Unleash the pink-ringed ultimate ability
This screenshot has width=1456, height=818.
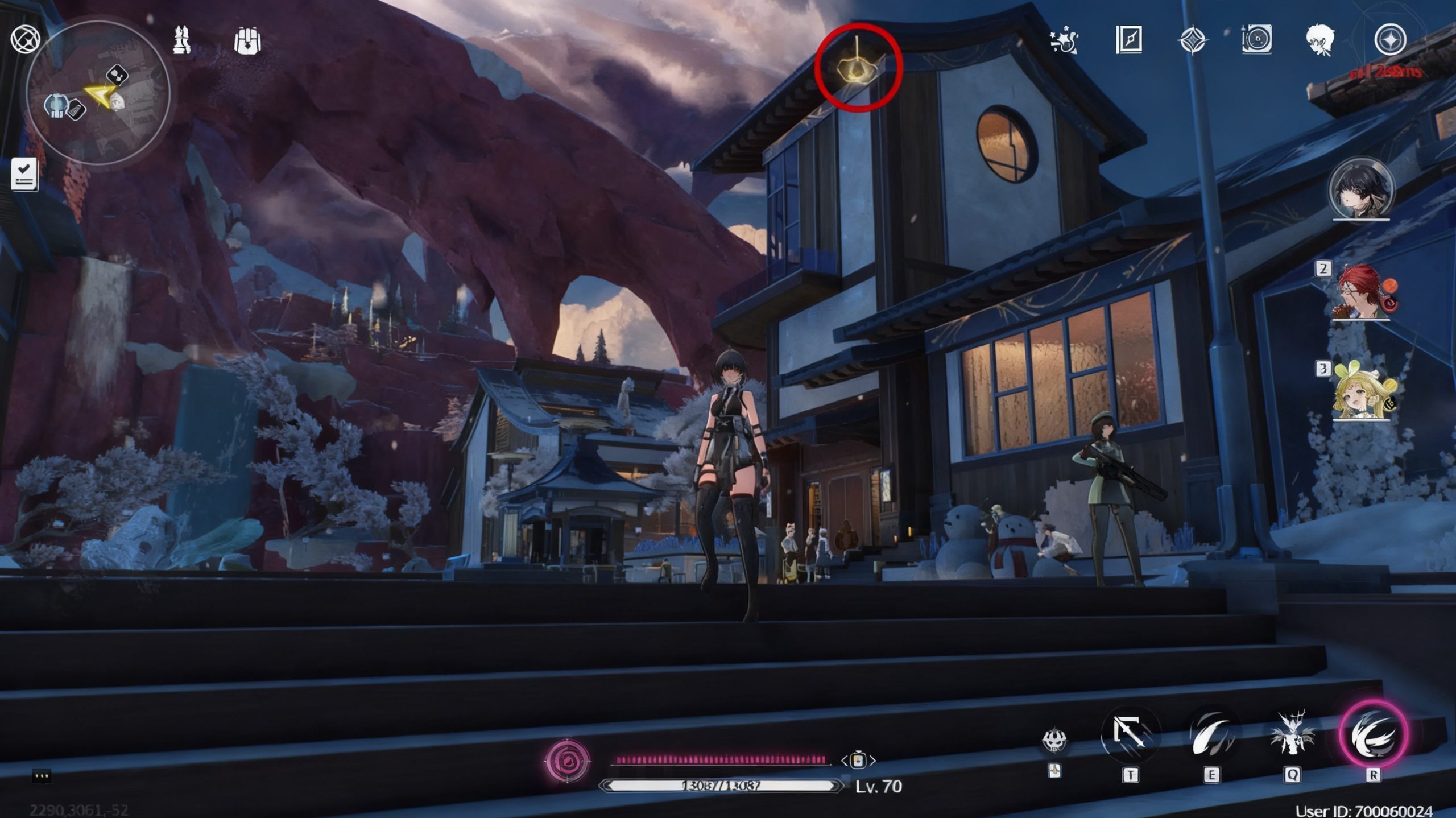tap(1373, 735)
